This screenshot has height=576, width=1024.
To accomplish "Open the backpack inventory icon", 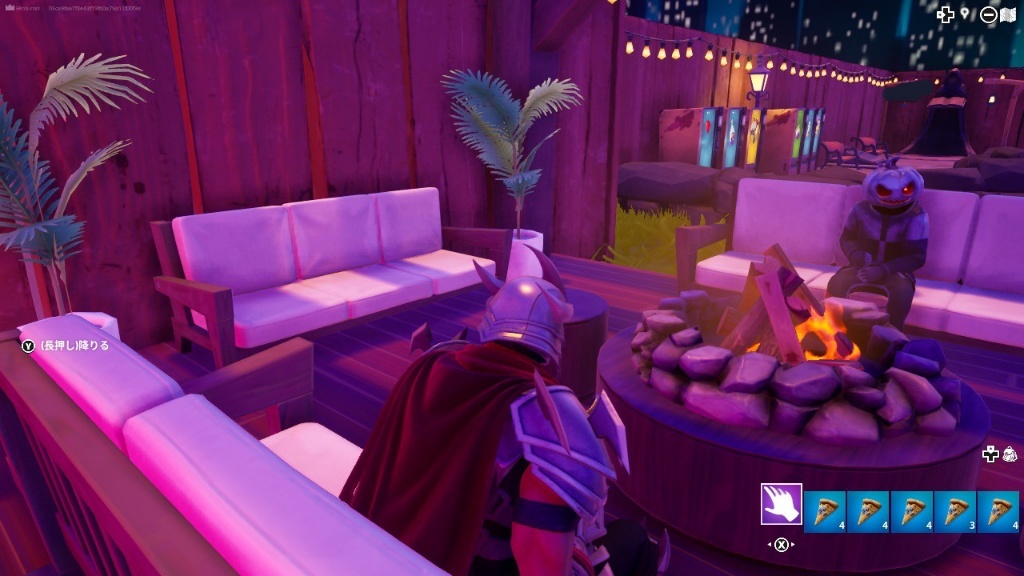I will pos(1010,453).
